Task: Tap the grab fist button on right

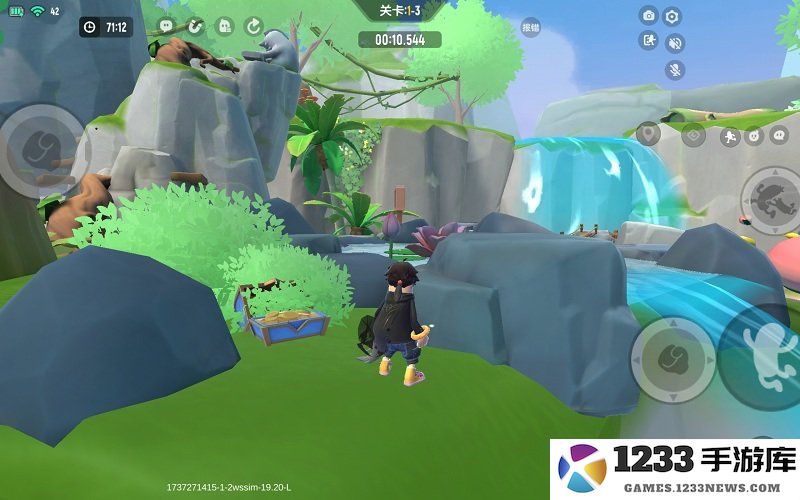Action: [x=672, y=359]
